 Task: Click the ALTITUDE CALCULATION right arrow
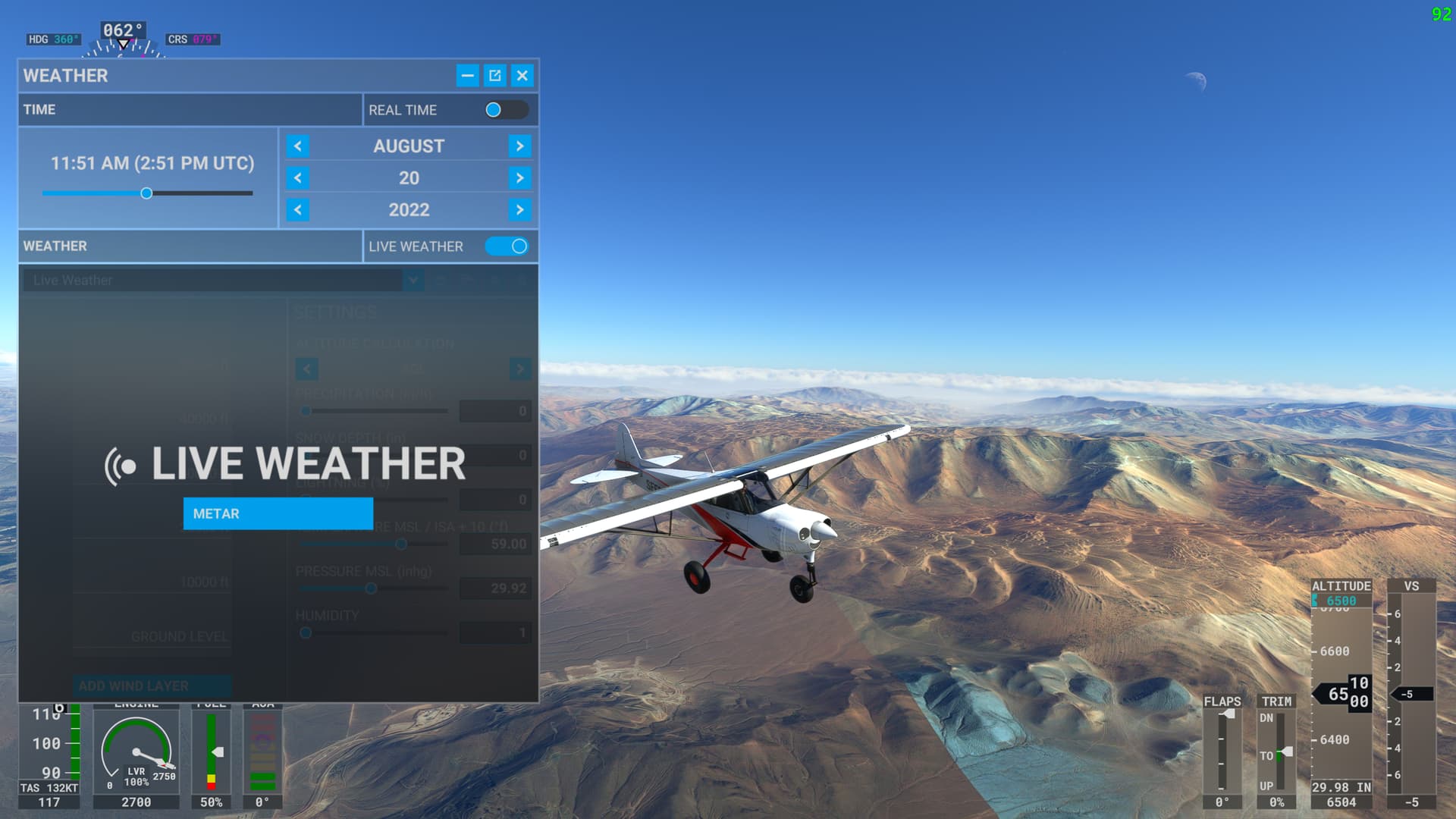pos(520,369)
